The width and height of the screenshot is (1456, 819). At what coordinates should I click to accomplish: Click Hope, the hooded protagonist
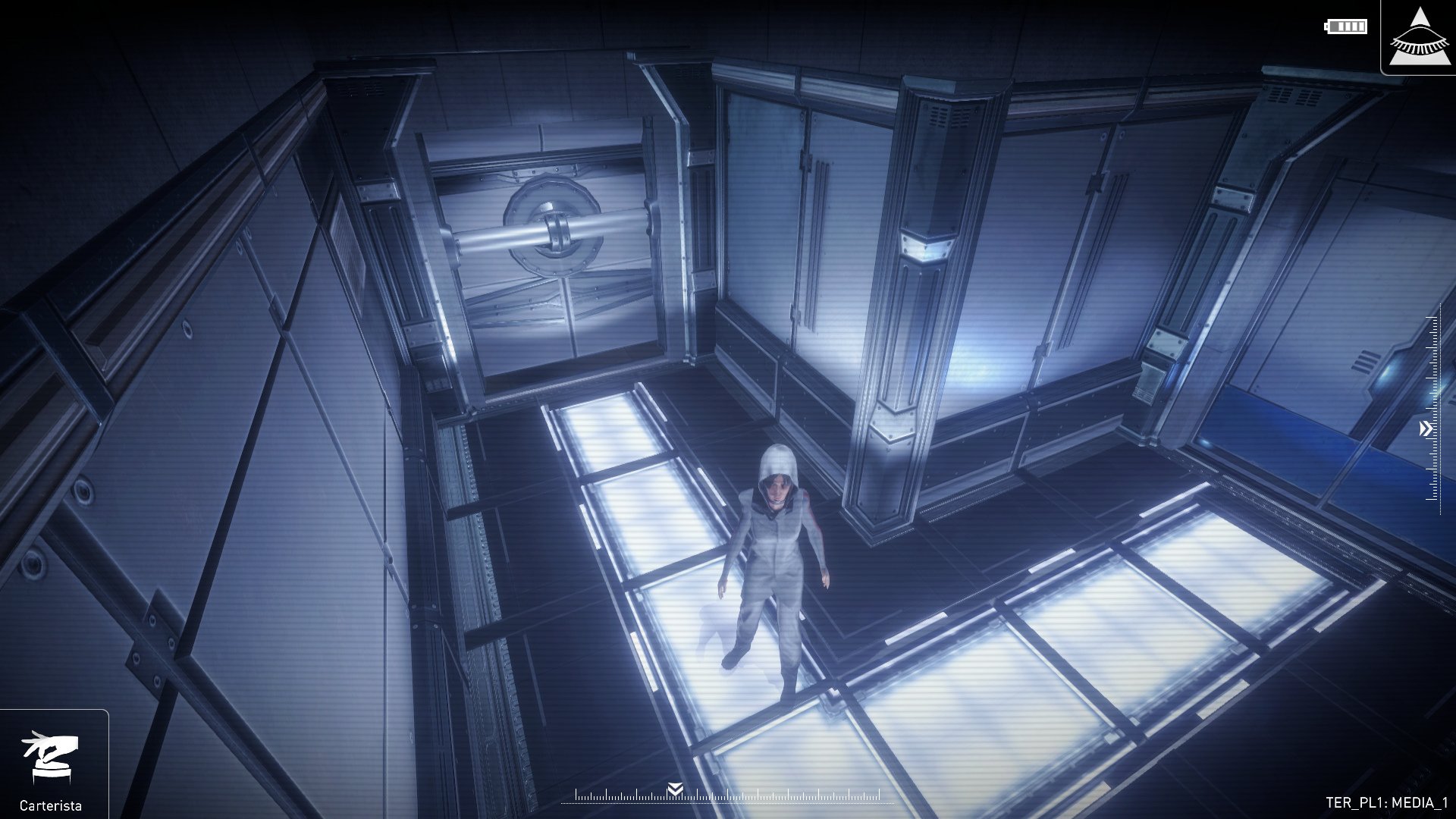[x=773, y=561]
